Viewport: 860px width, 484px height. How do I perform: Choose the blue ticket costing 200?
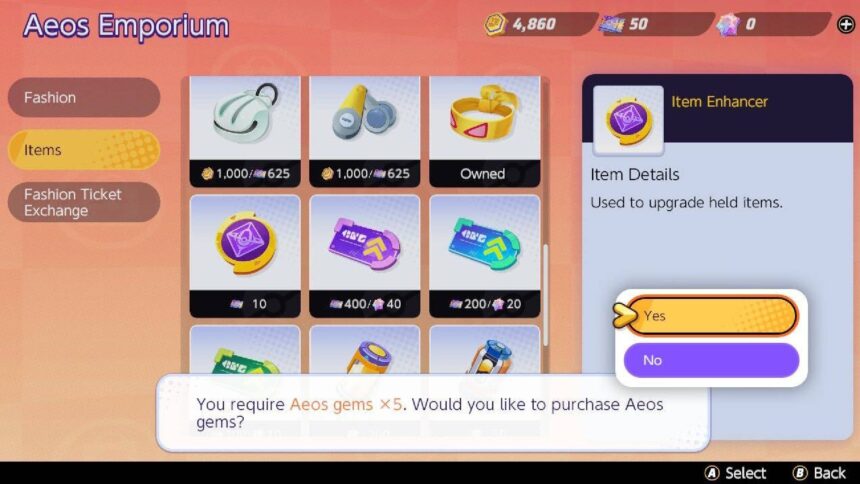click(484, 255)
